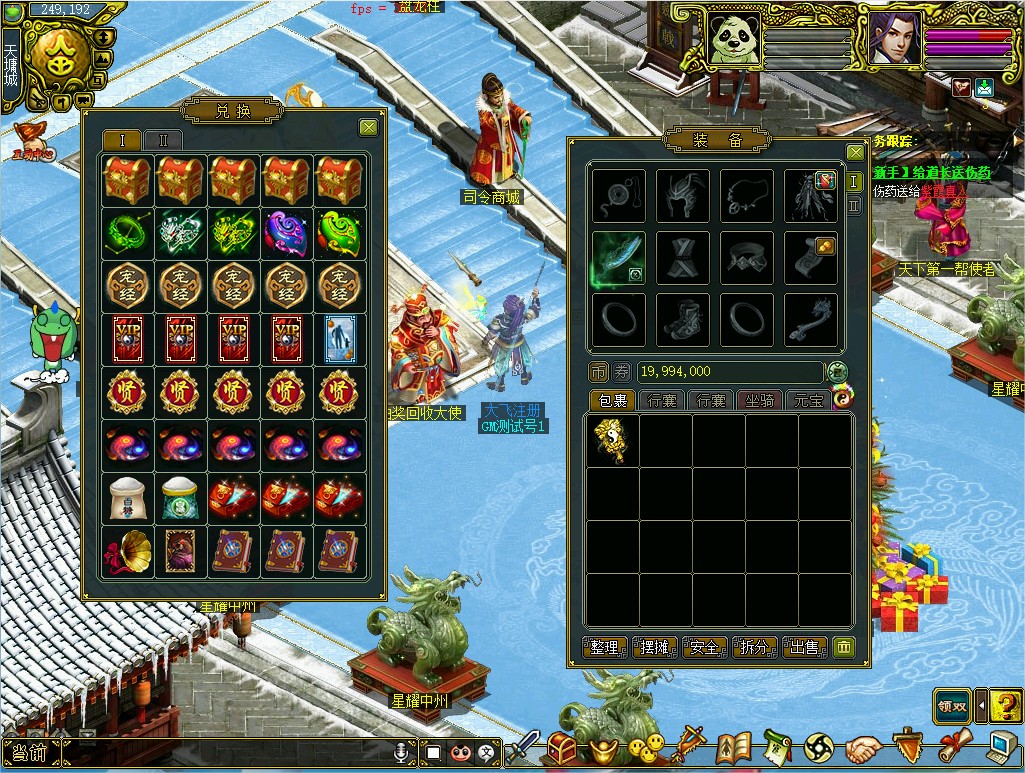1025x773 pixels.
Task: Open the 坐骑 mount tab
Action: [x=758, y=400]
